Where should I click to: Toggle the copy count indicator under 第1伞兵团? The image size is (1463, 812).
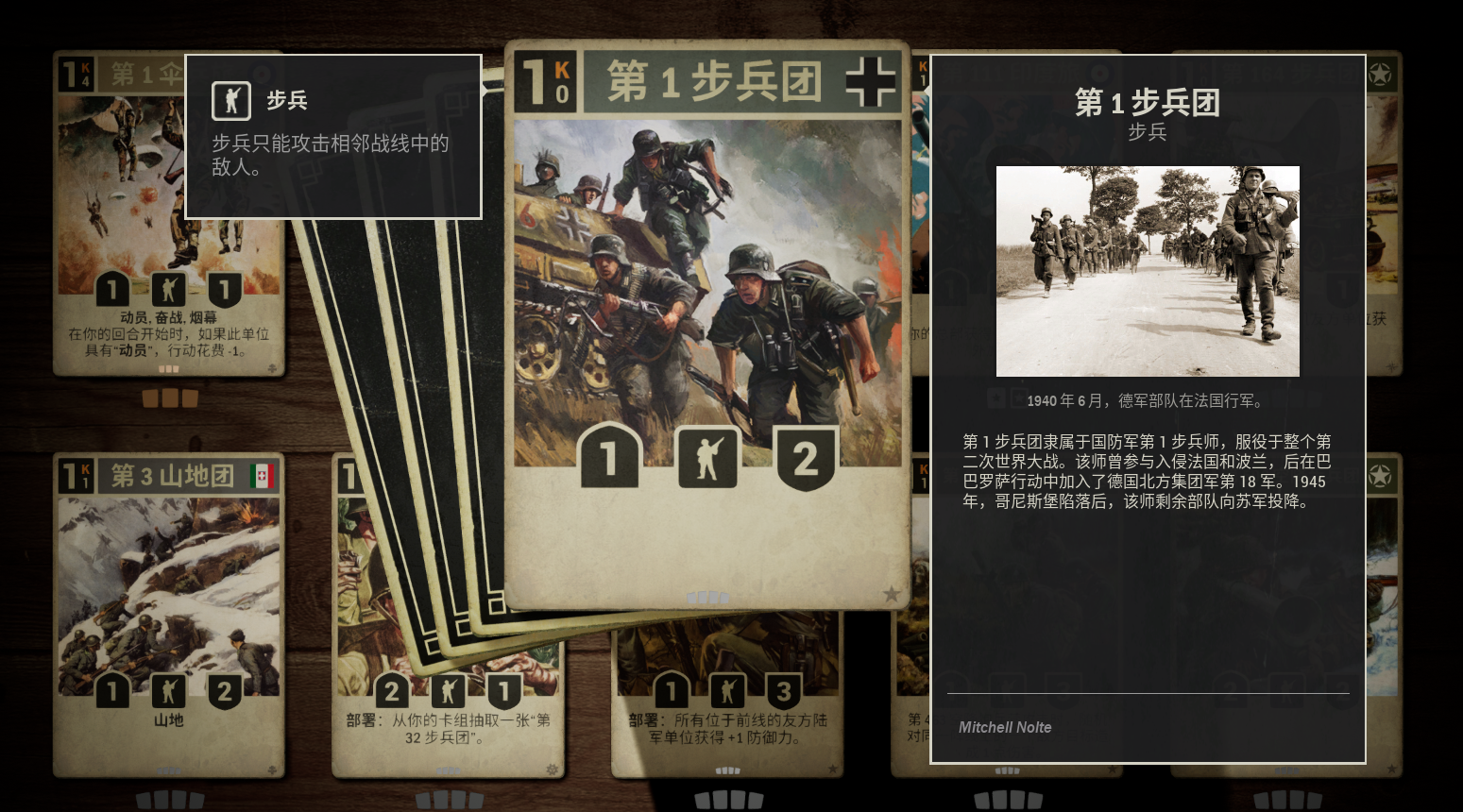[x=170, y=398]
